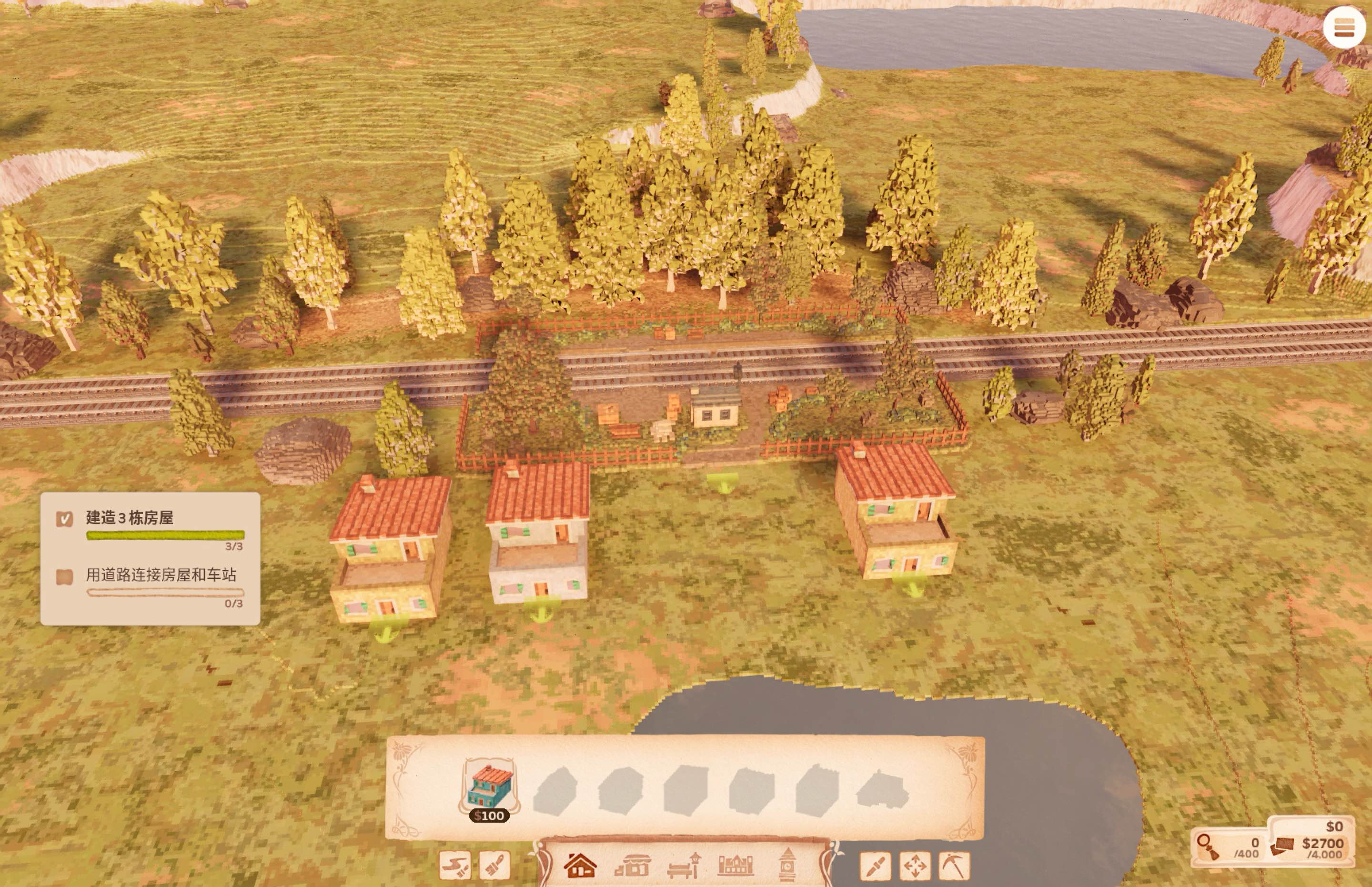The image size is (1372, 887).
Task: Activate the road drawing tool
Action: pyautogui.click(x=454, y=865)
